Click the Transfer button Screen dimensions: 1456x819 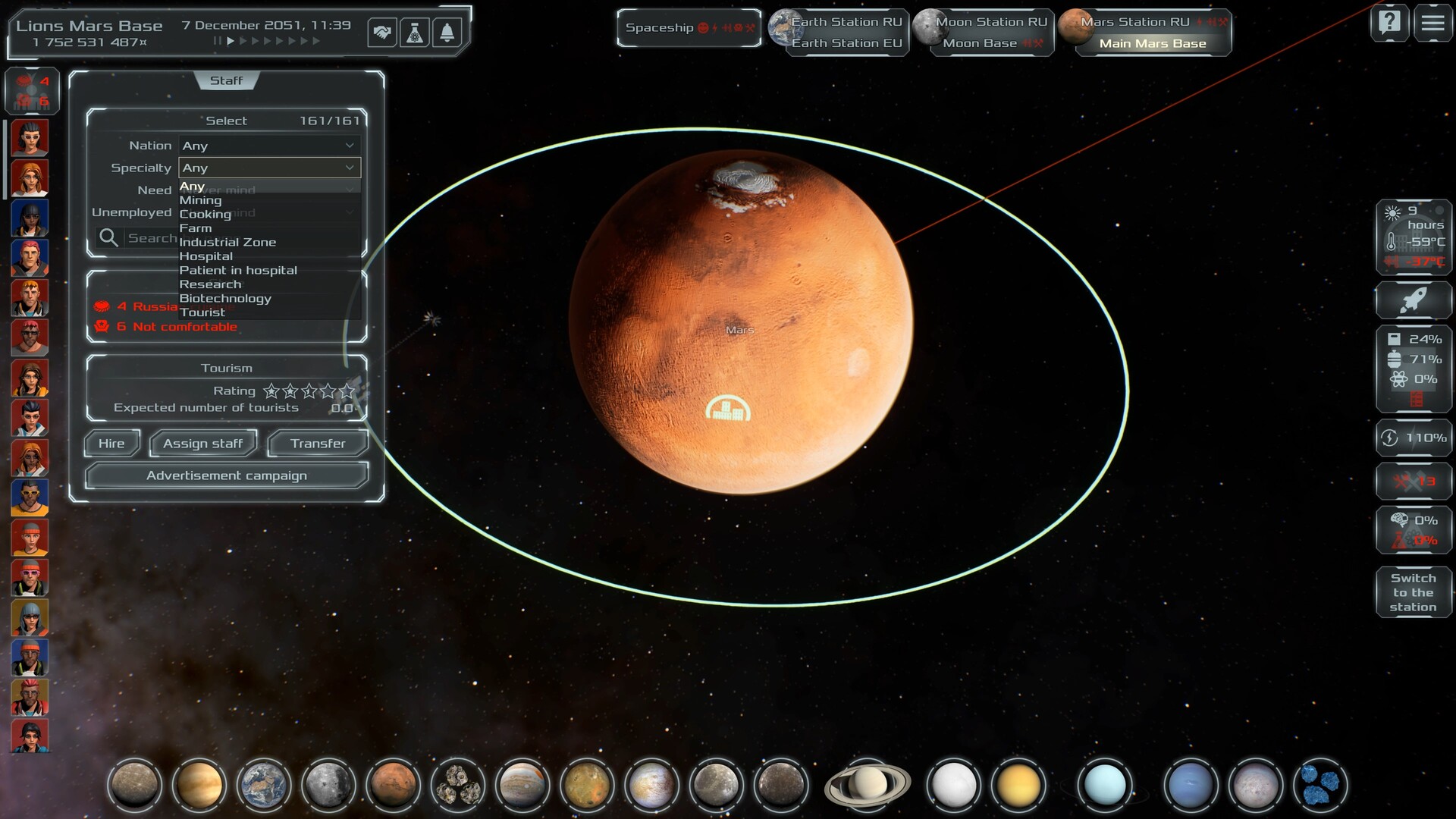318,444
